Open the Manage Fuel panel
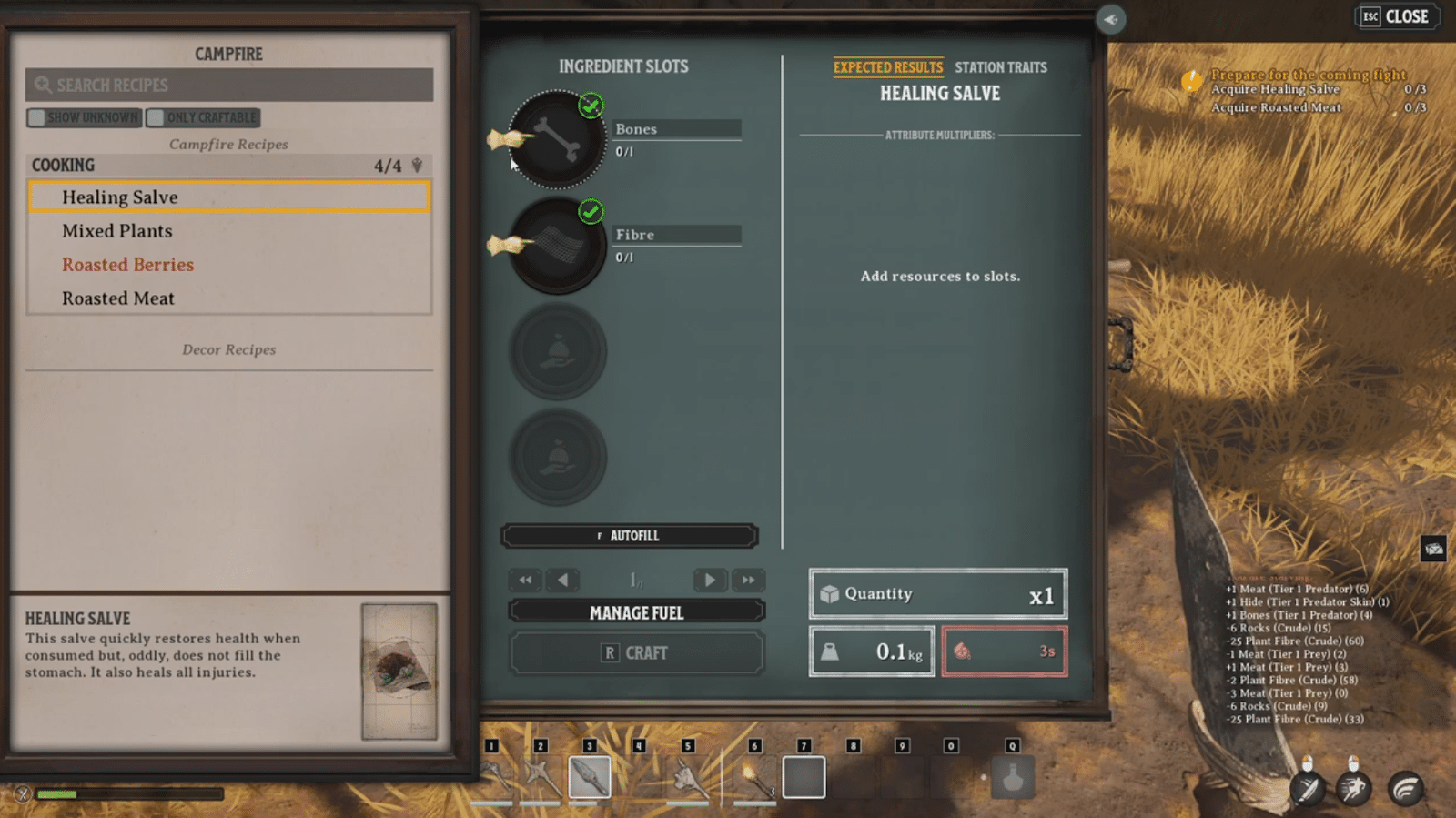Image resolution: width=1456 pixels, height=818 pixels. point(636,612)
